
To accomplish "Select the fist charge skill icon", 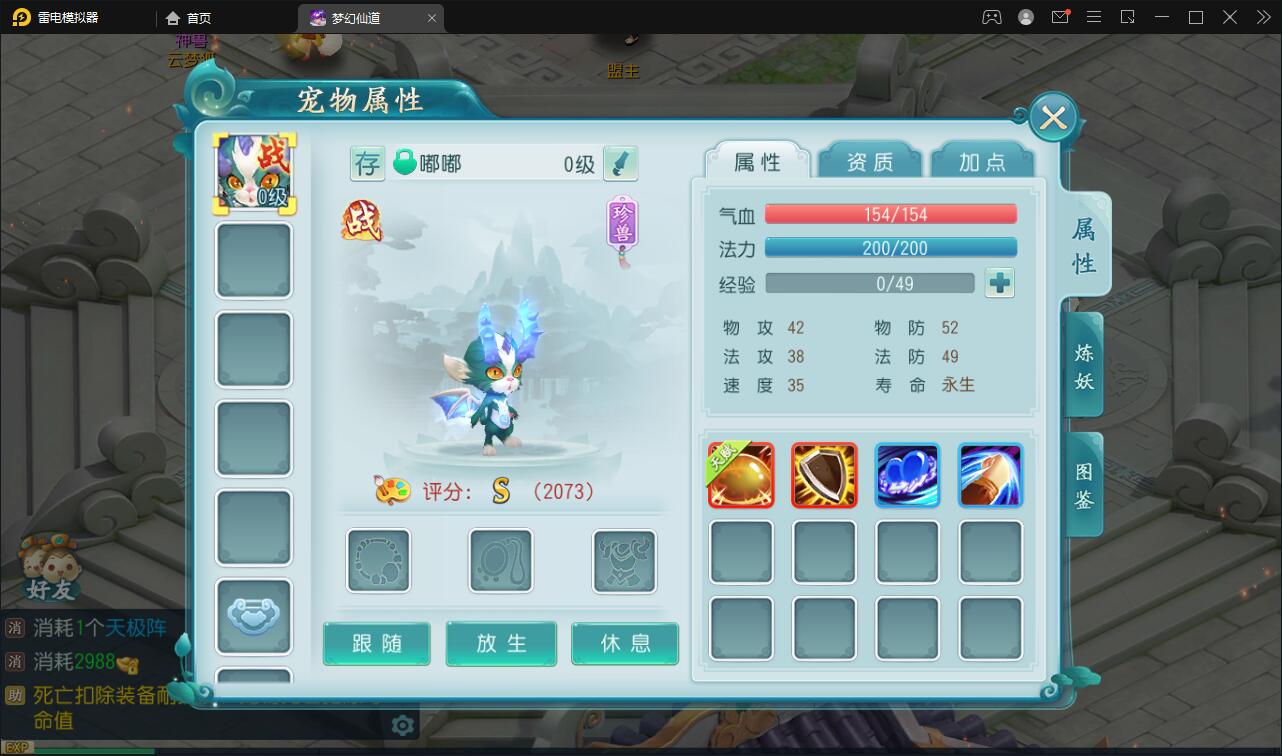I will point(990,475).
